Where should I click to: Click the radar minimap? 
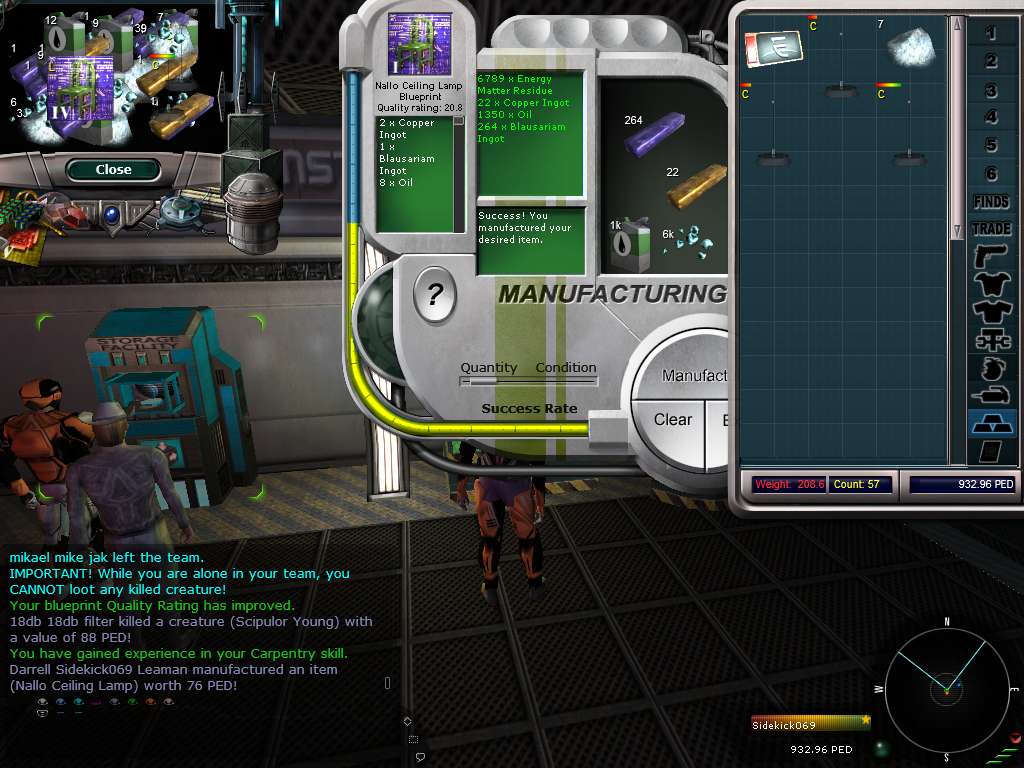[x=946, y=688]
